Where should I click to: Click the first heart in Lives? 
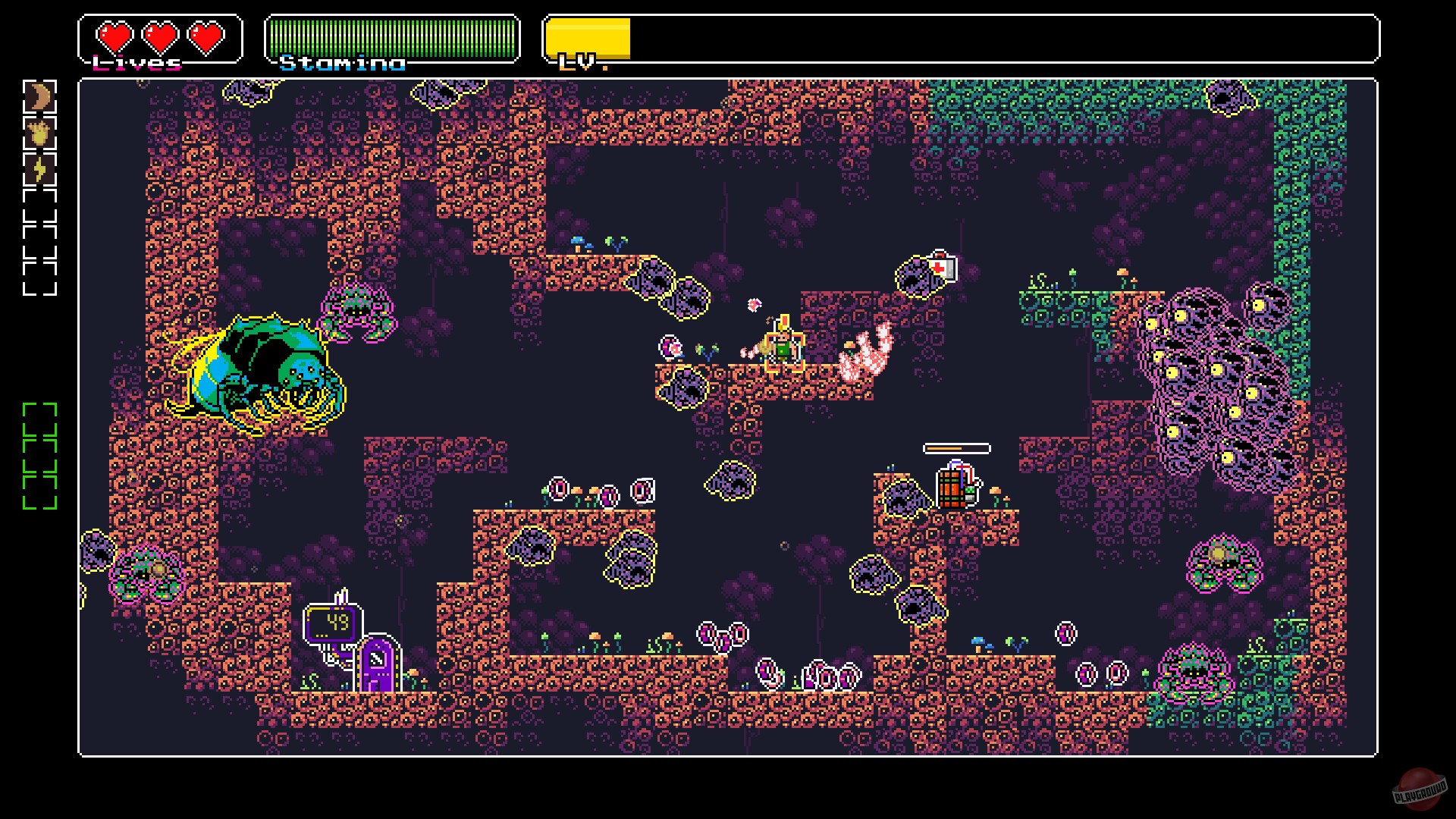point(114,36)
